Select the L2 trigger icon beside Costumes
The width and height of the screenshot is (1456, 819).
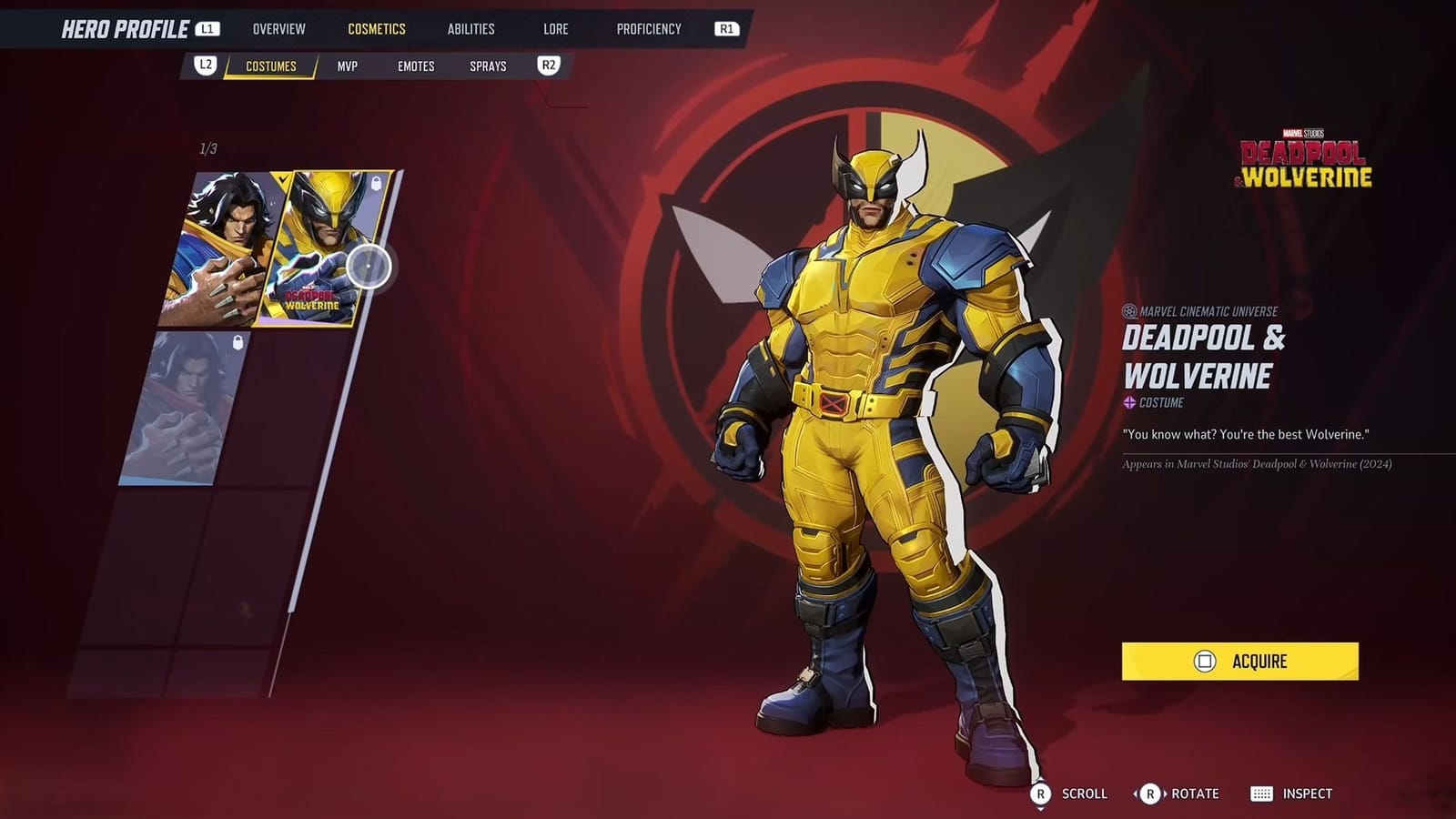coord(206,66)
